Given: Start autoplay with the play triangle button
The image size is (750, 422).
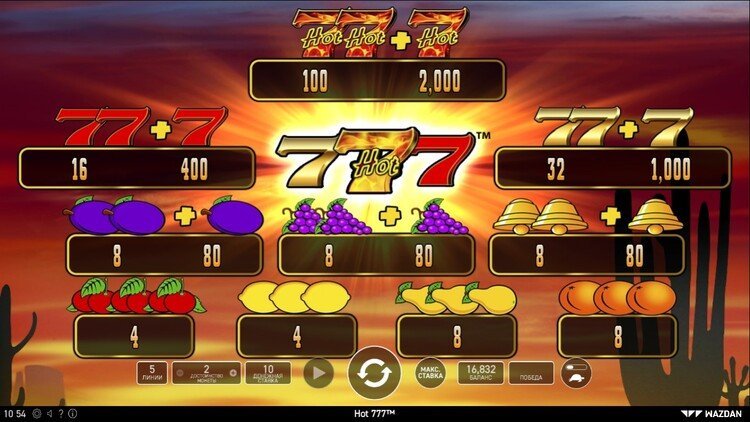Looking at the screenshot, I should coord(317,373).
